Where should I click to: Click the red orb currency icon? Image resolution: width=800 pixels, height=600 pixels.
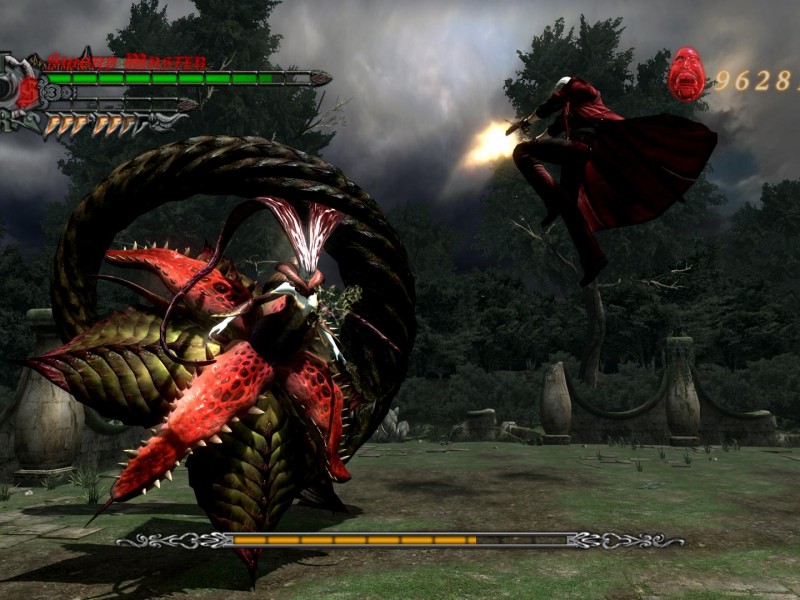coord(686,75)
